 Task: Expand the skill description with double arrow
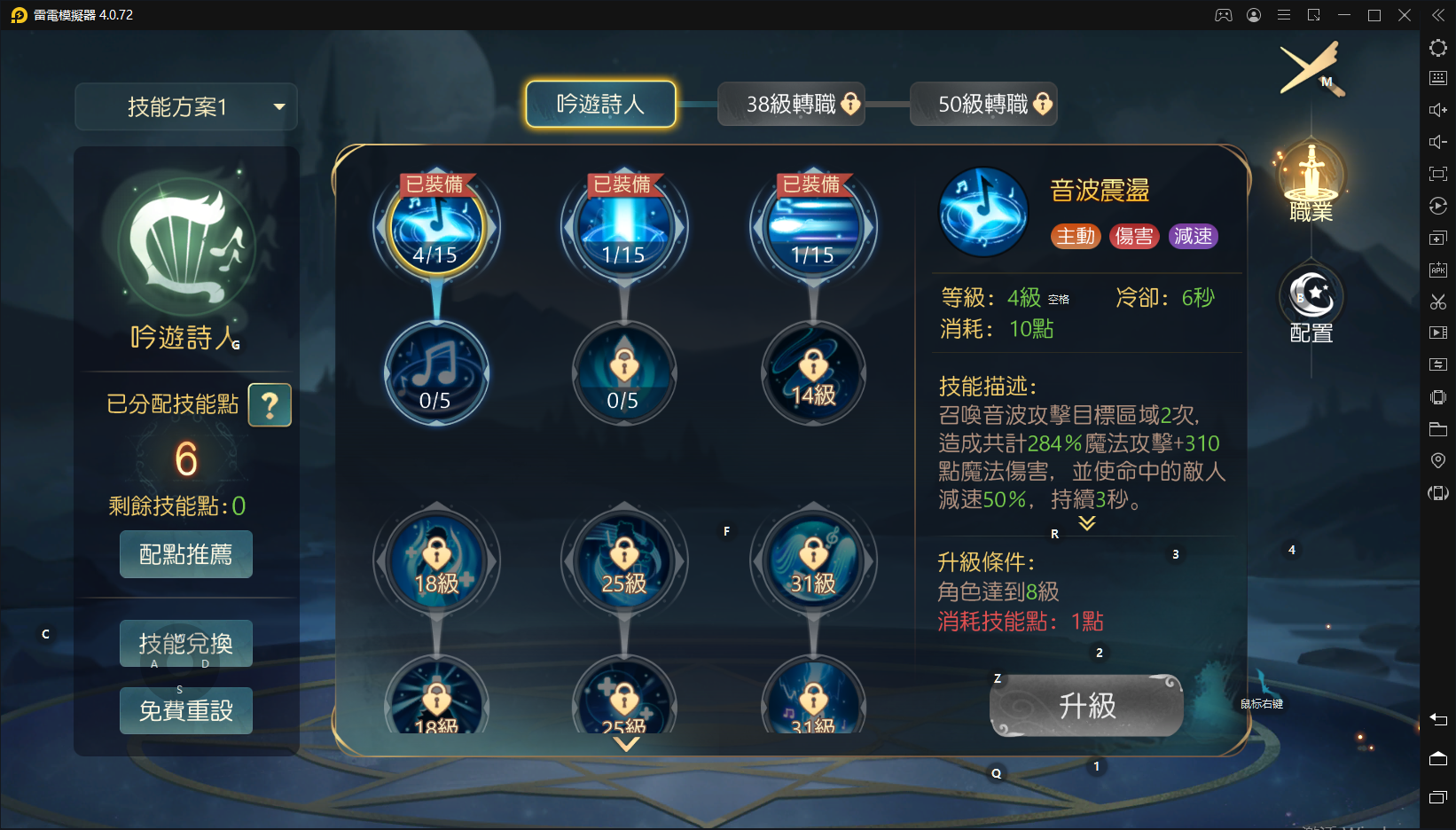[1086, 523]
